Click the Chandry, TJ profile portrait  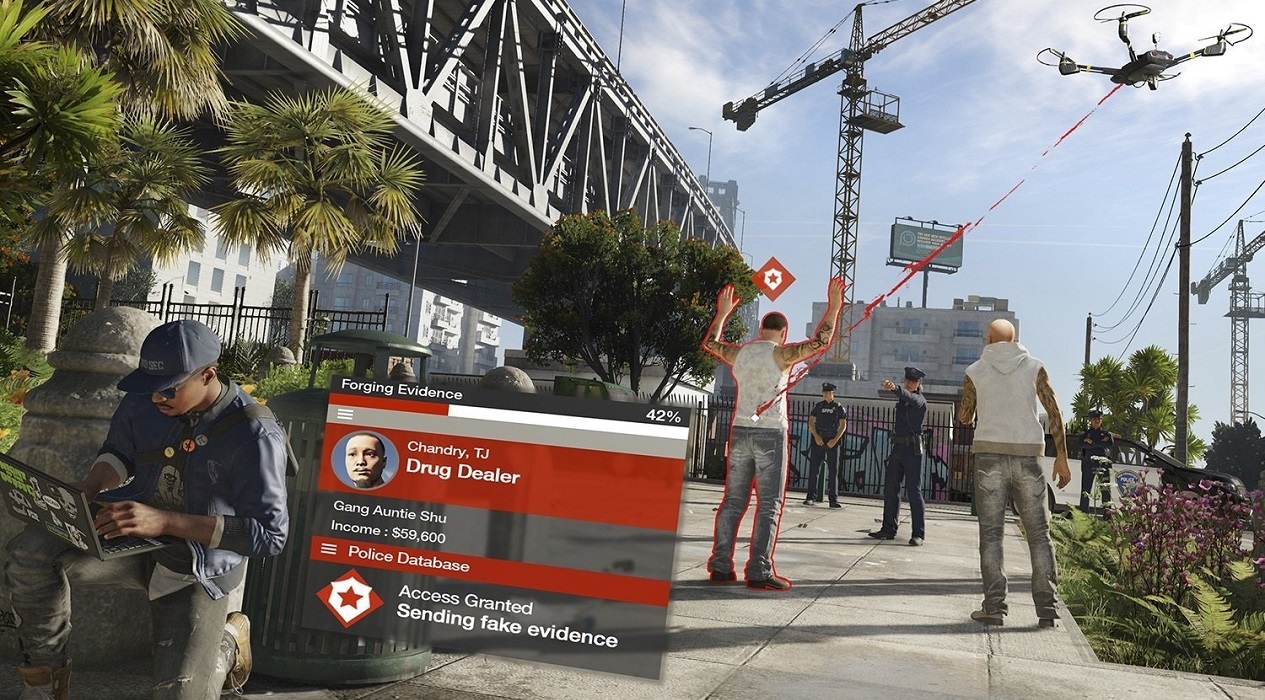[364, 460]
